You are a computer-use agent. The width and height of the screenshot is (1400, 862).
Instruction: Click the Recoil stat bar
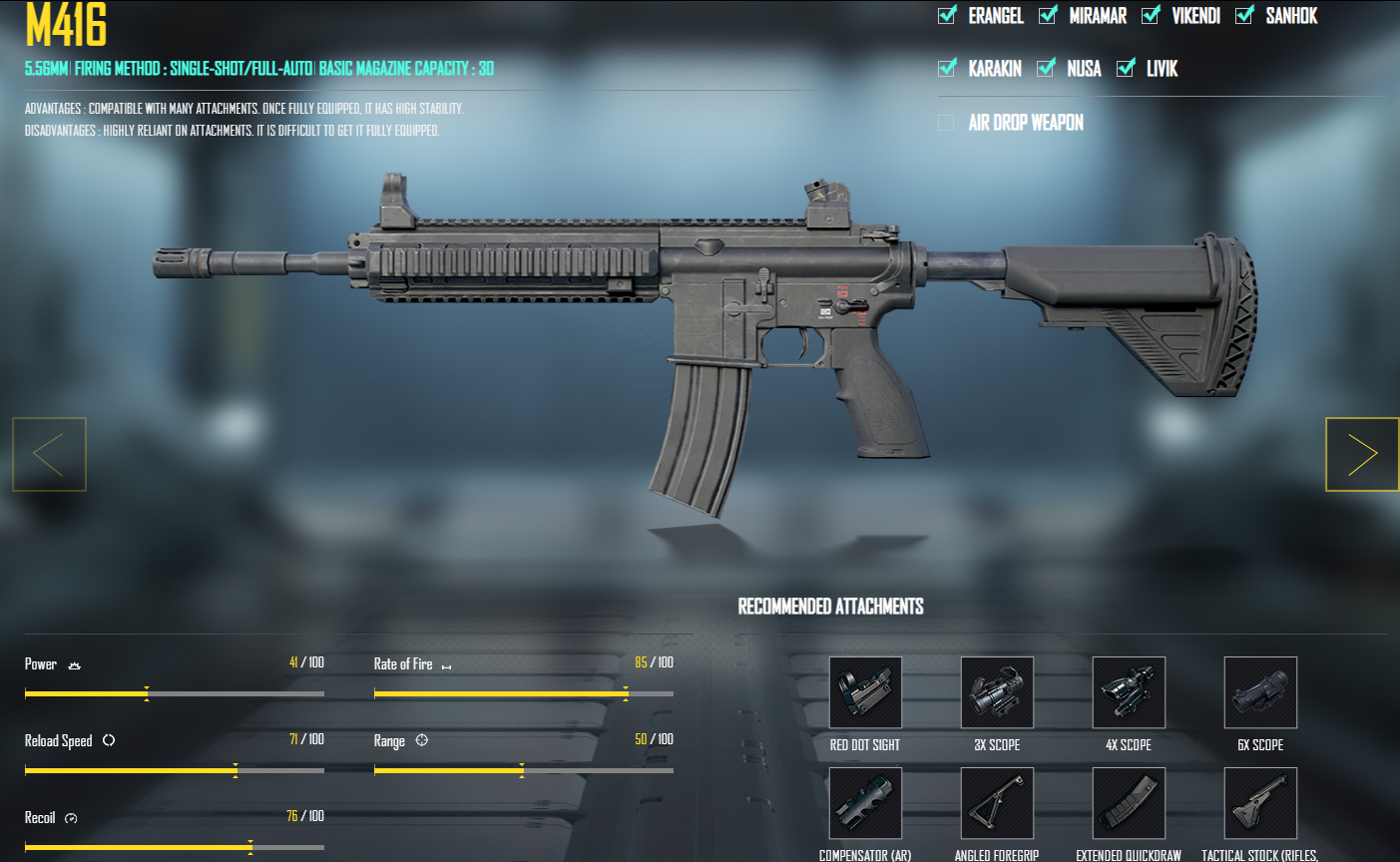(175, 845)
